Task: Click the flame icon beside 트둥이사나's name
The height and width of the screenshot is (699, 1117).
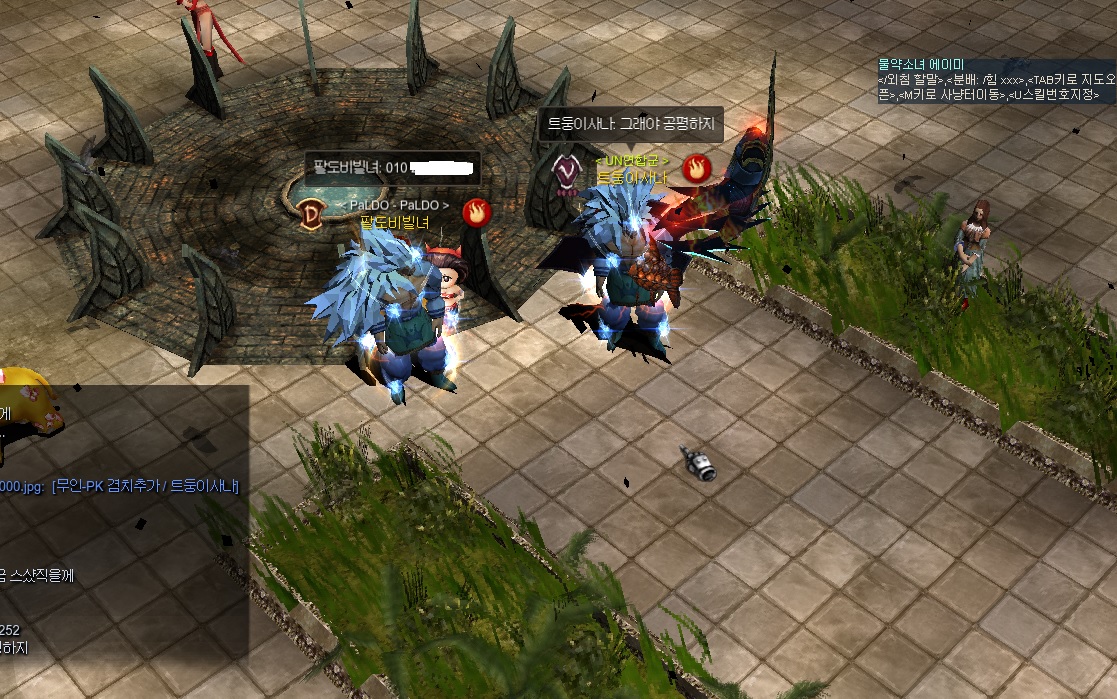Action: [696, 168]
